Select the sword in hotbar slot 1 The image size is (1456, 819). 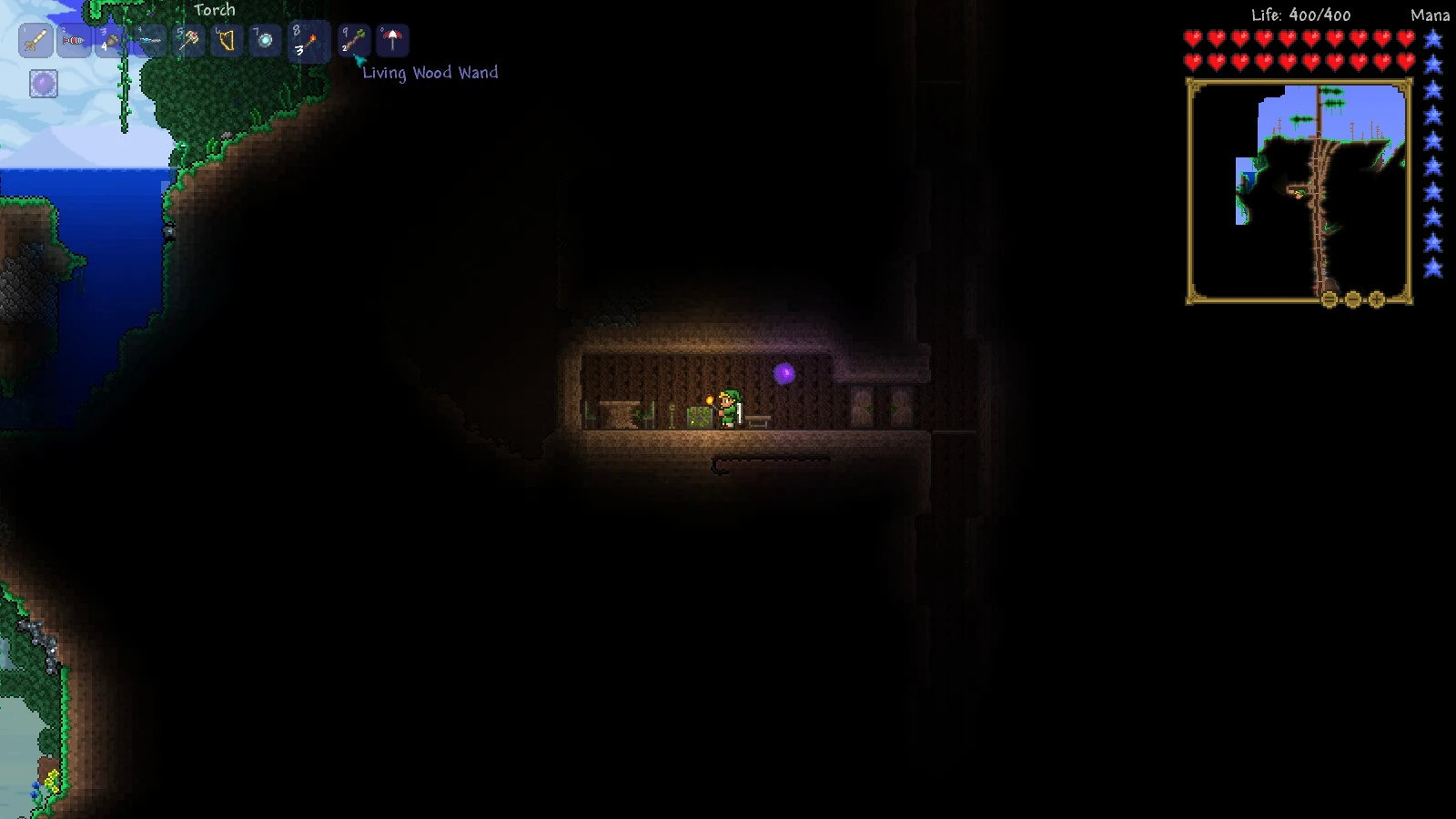pos(35,40)
